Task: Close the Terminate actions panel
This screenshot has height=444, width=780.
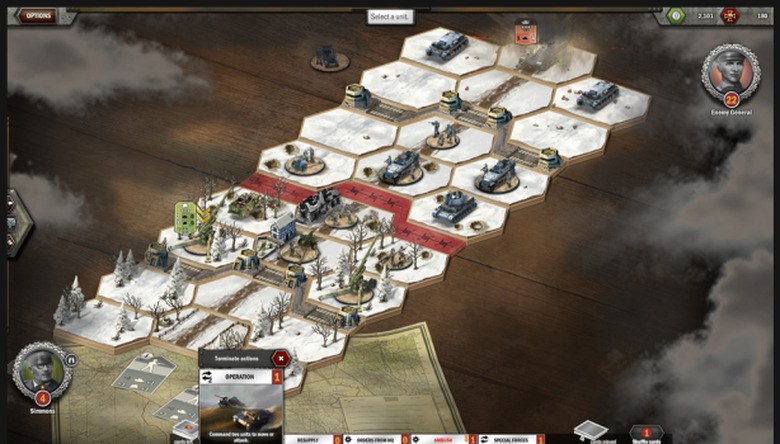Action: point(280,358)
